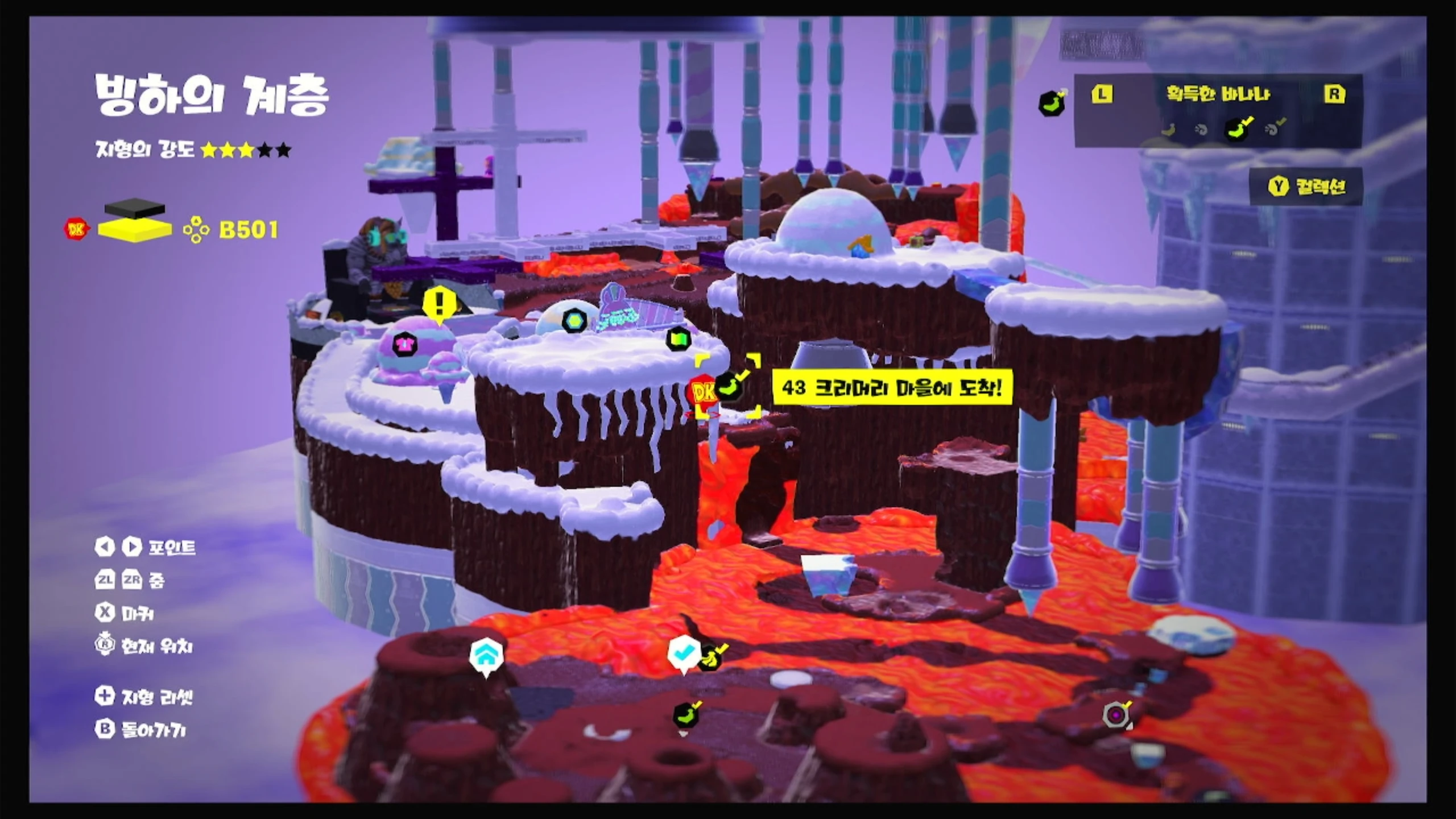Click the white house getaway marker
Image resolution: width=1456 pixels, height=819 pixels.
pyautogui.click(x=486, y=655)
